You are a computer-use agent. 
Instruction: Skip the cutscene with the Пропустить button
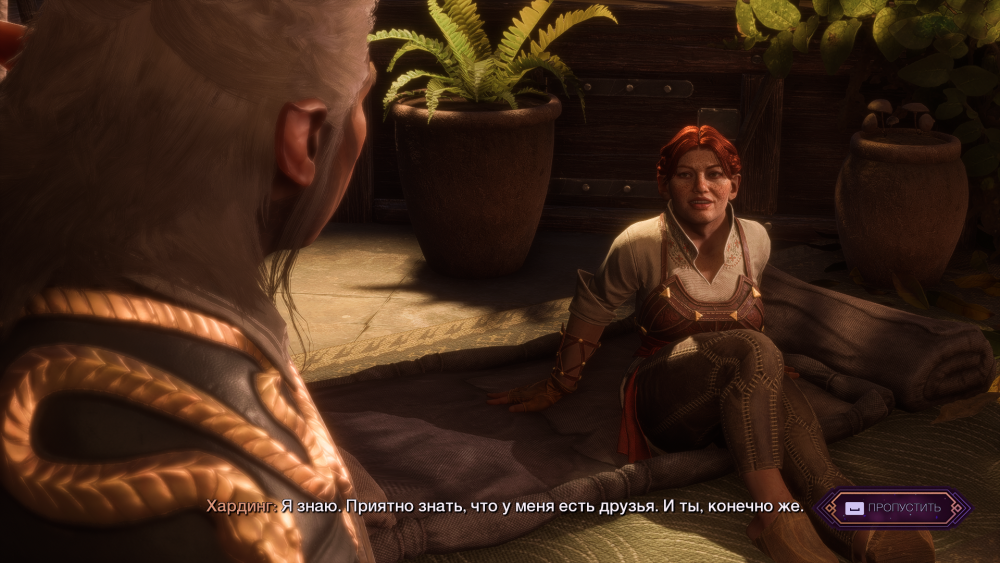click(893, 508)
